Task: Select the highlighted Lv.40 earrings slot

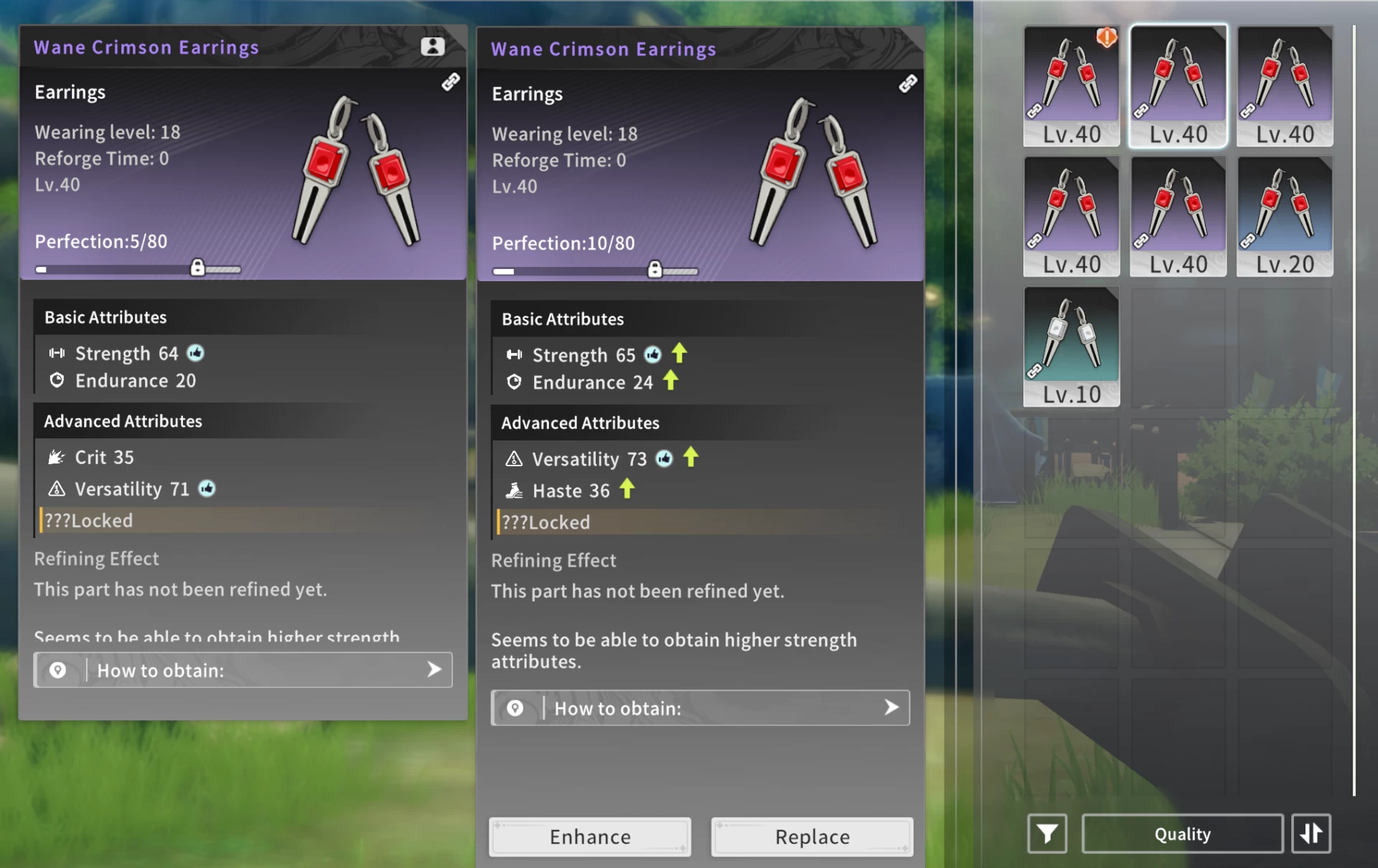Action: point(1178,86)
